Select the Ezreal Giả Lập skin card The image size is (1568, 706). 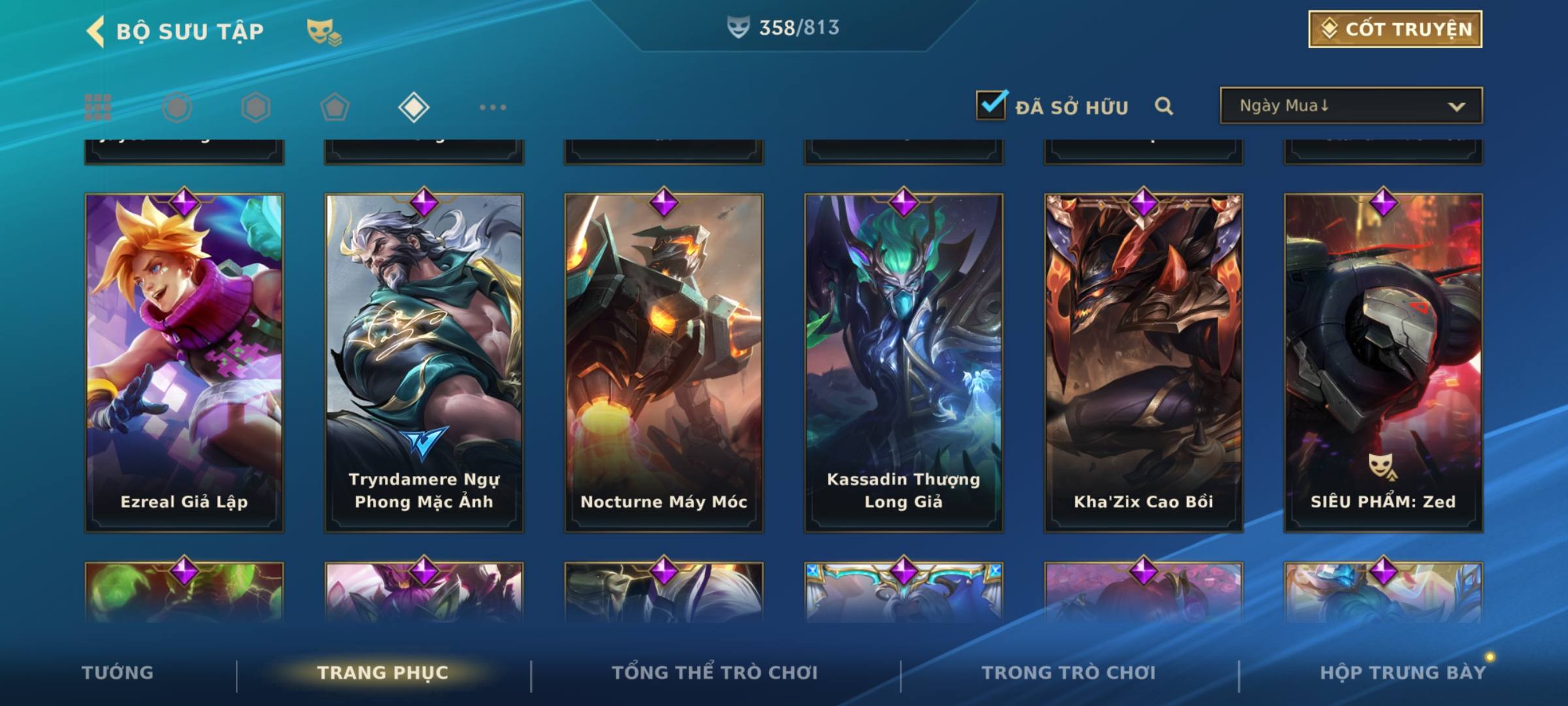[x=184, y=363]
